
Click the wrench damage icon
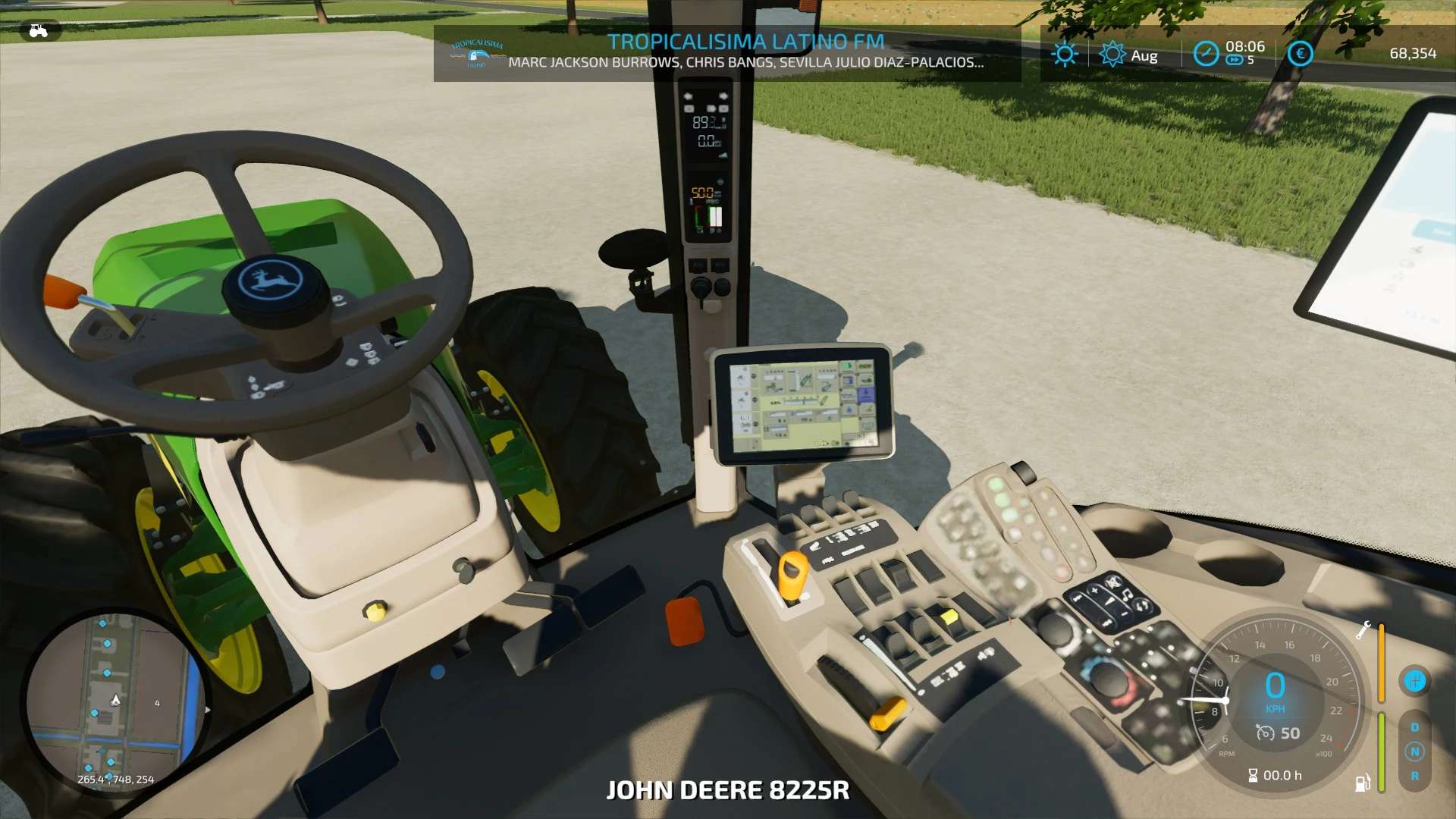pyautogui.click(x=1363, y=630)
